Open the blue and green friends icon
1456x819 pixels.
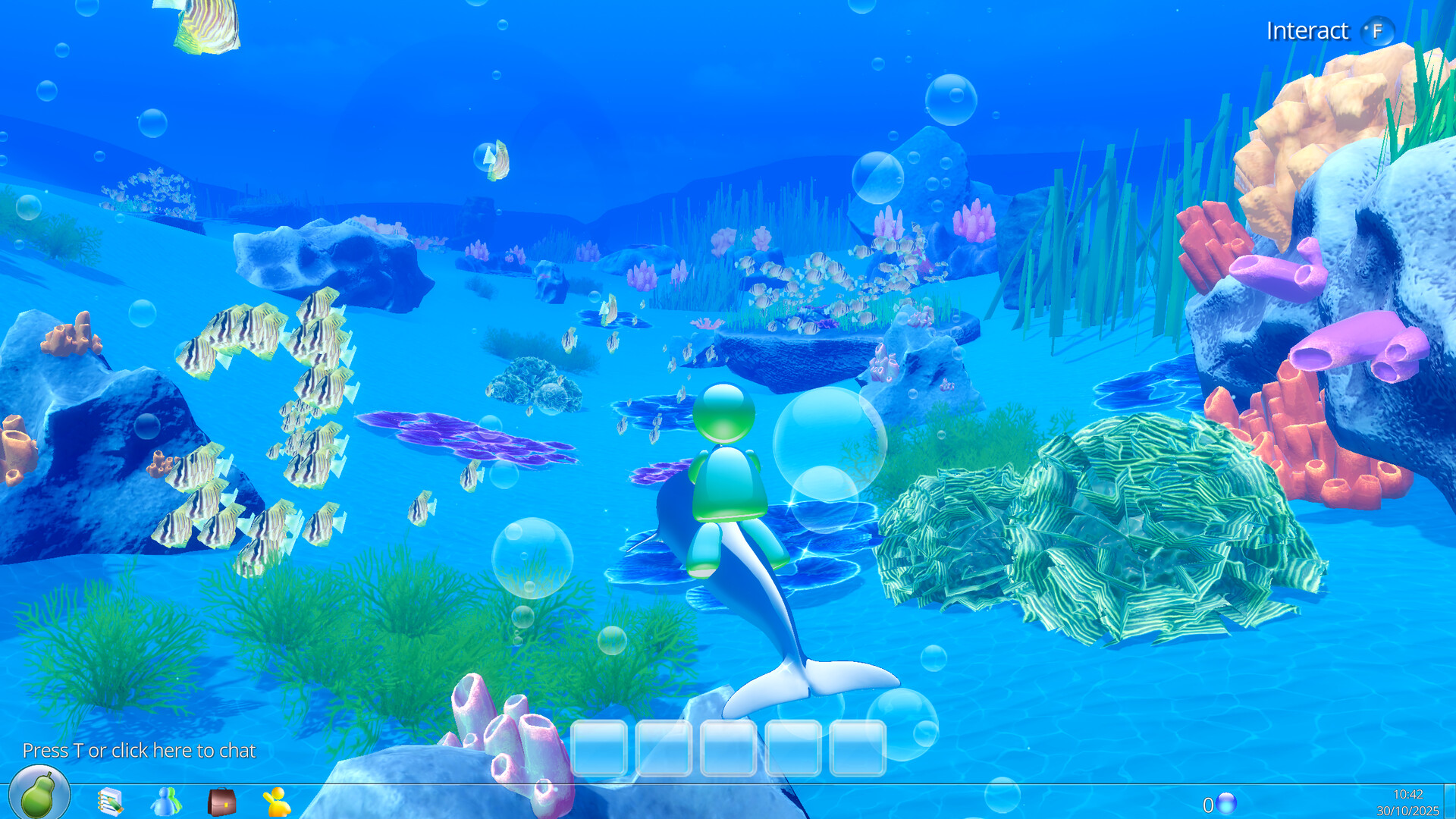(x=166, y=802)
